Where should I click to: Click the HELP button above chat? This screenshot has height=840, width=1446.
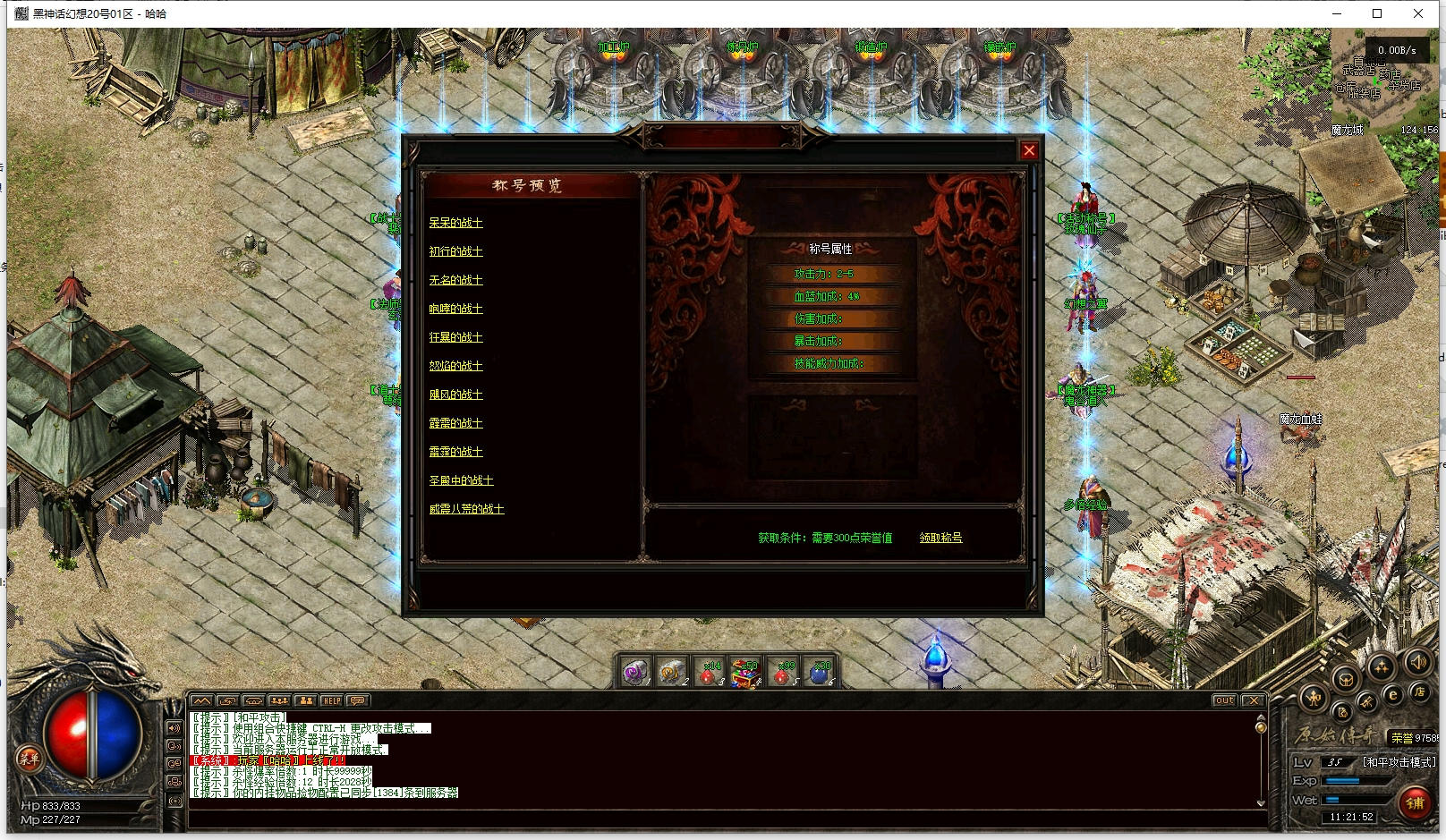[332, 700]
